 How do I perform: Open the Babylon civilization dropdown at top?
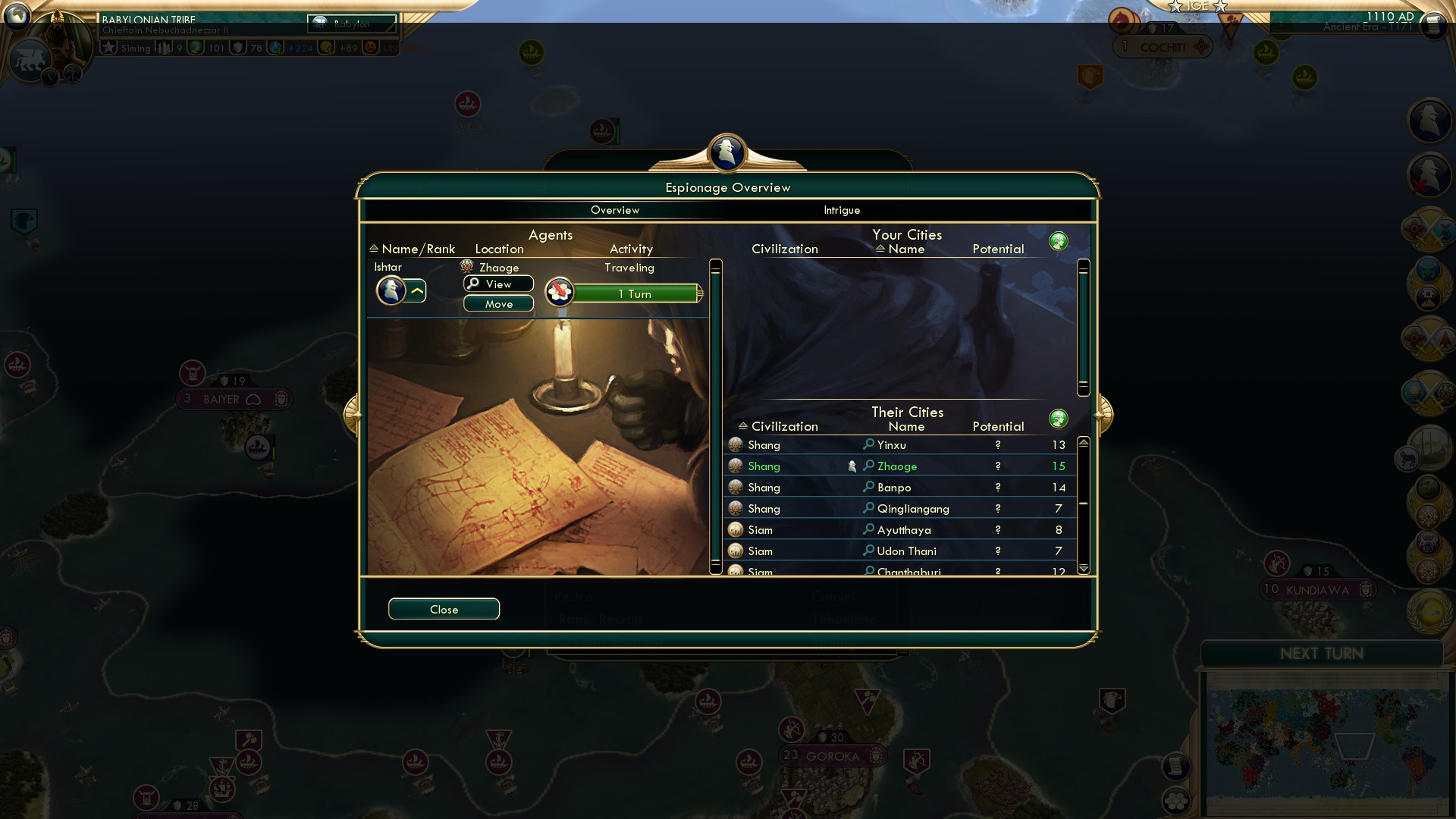pyautogui.click(x=351, y=24)
